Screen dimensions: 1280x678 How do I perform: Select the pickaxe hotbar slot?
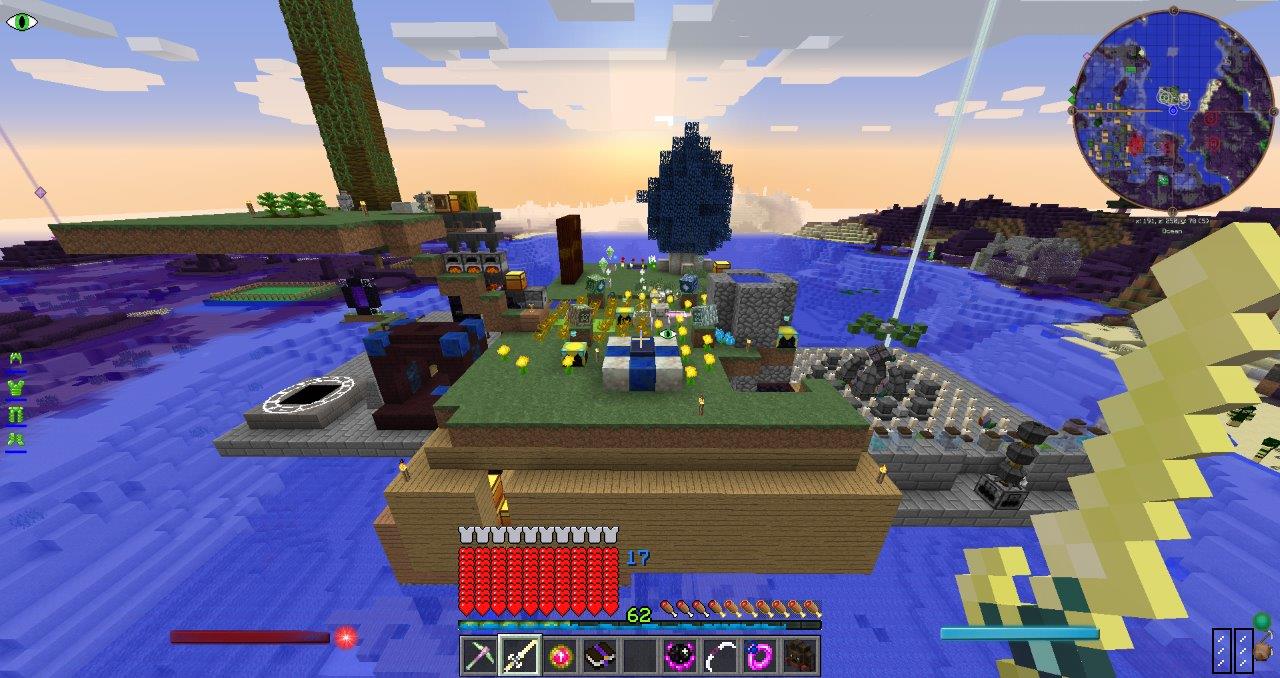click(x=479, y=655)
